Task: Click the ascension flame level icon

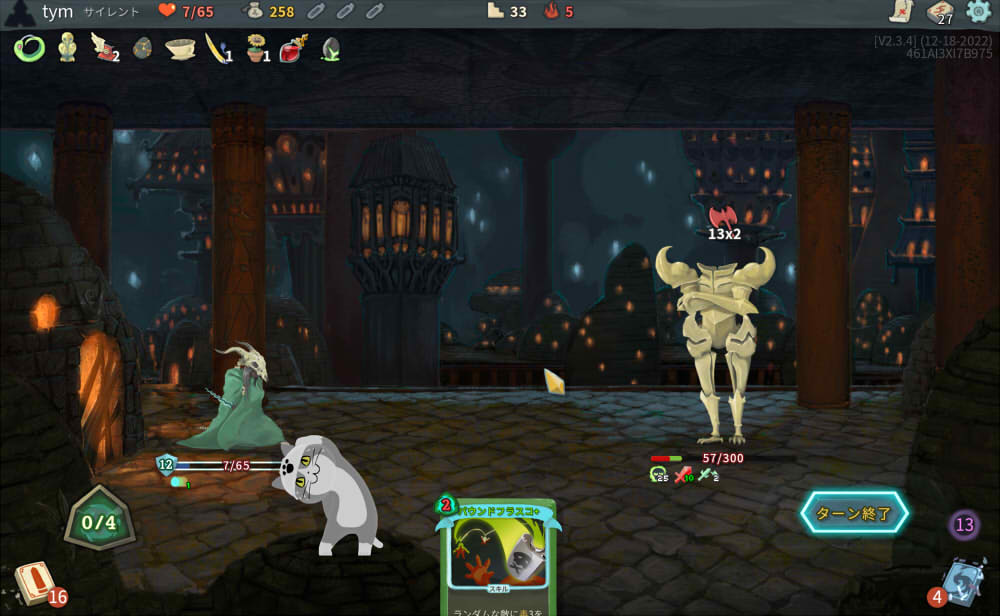Action: (x=550, y=12)
